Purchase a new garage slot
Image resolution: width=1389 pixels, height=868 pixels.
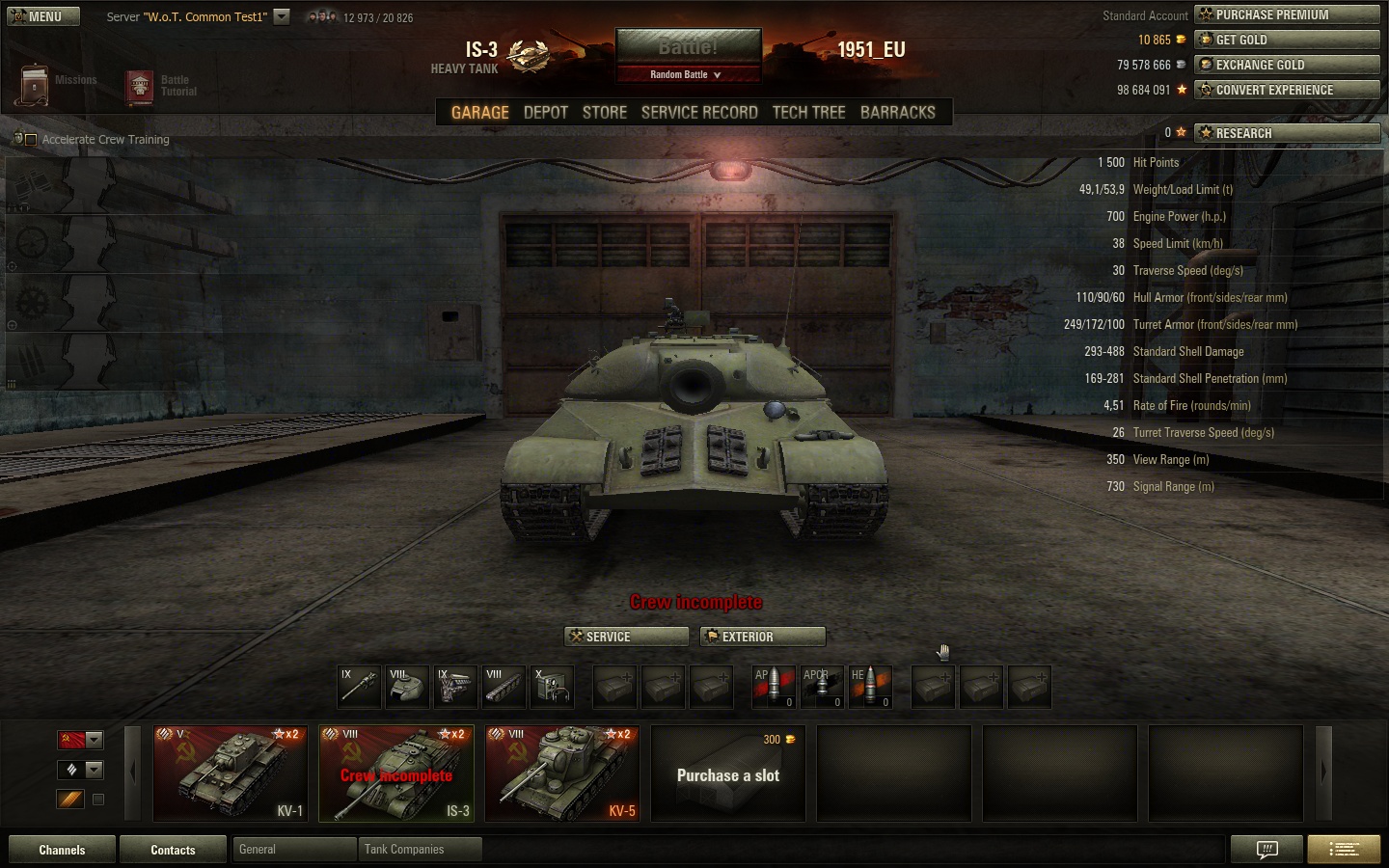pyautogui.click(x=728, y=773)
